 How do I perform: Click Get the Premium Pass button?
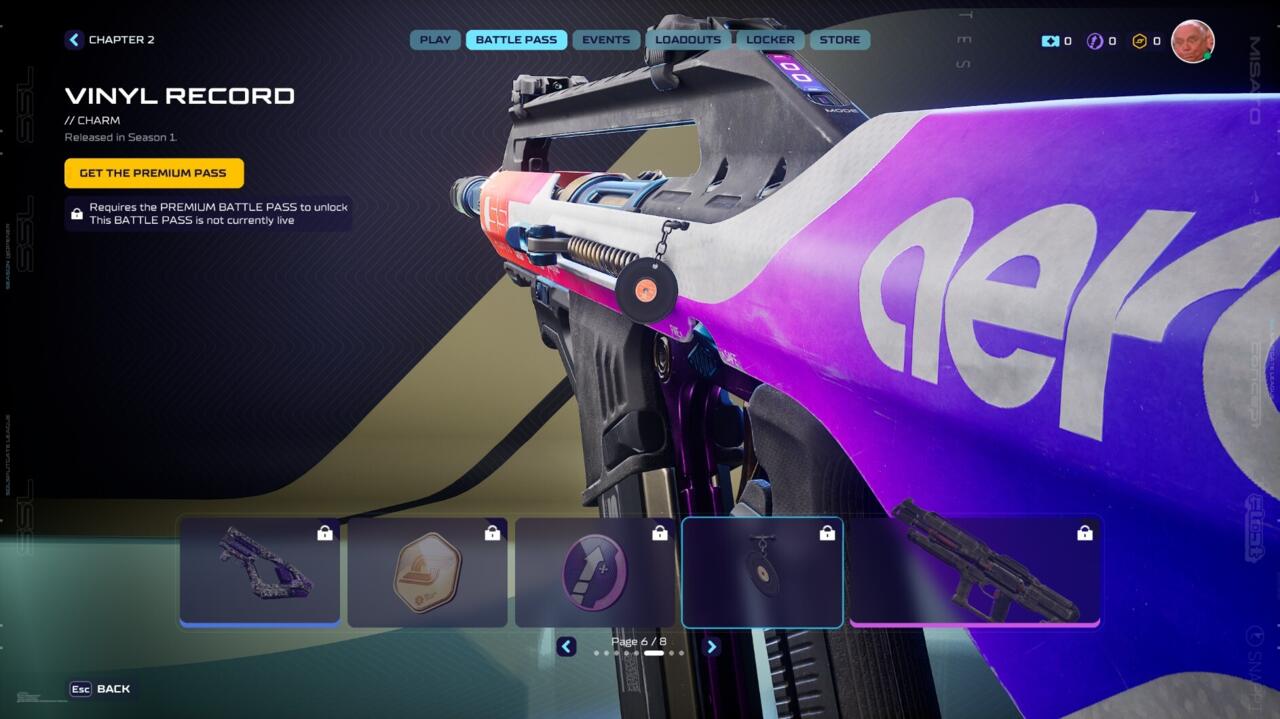click(x=154, y=173)
